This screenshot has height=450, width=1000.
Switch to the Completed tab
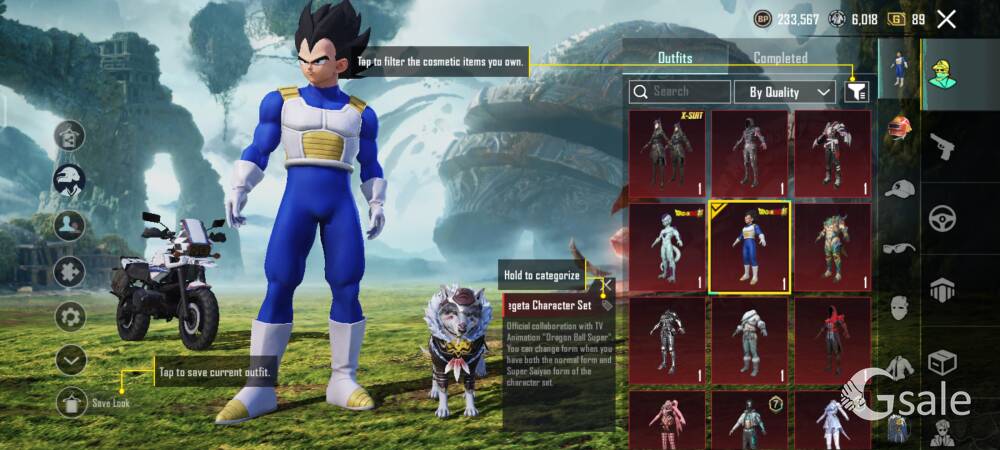780,58
